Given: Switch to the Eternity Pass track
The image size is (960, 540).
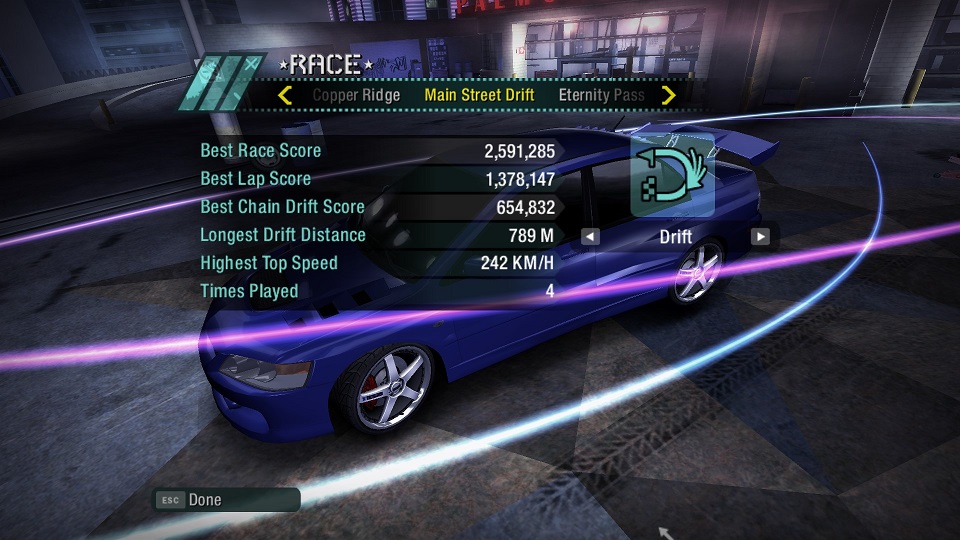Looking at the screenshot, I should (x=601, y=96).
